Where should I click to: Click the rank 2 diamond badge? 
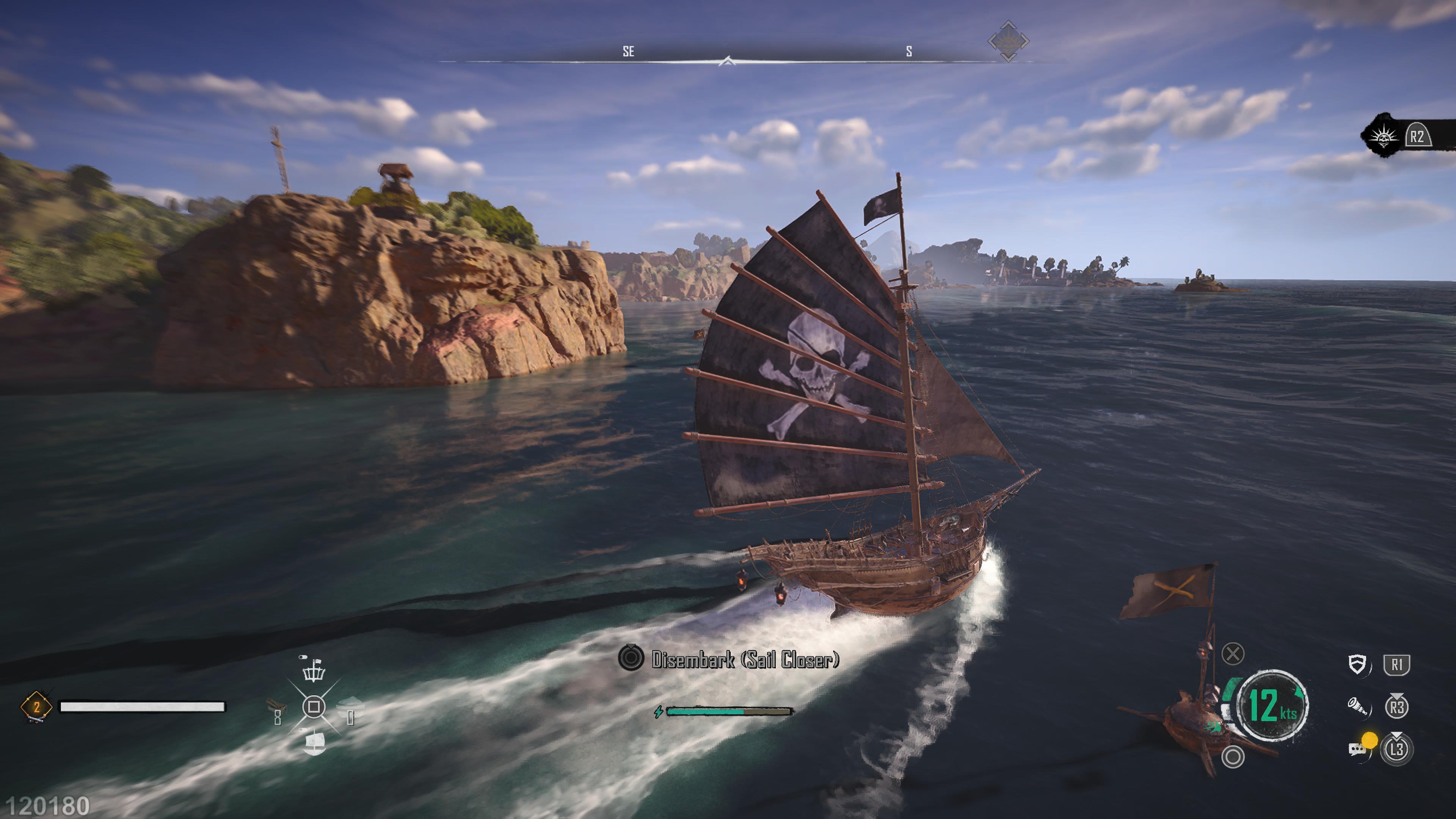(36, 706)
